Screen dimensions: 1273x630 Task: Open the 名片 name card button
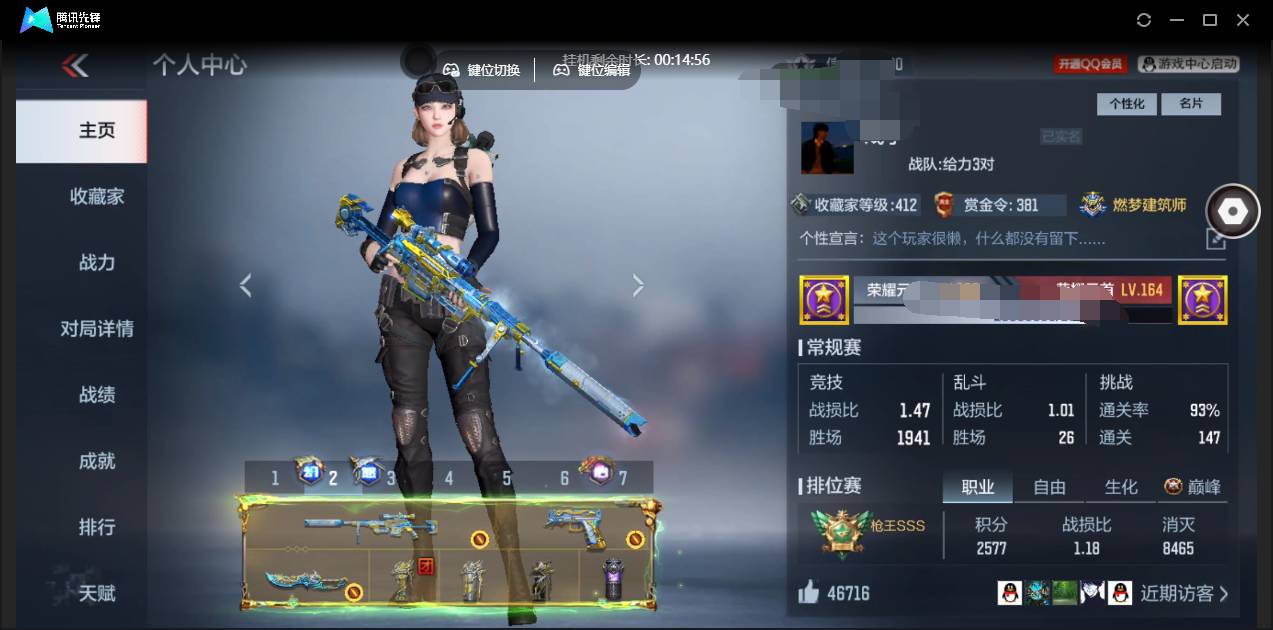coord(1191,104)
